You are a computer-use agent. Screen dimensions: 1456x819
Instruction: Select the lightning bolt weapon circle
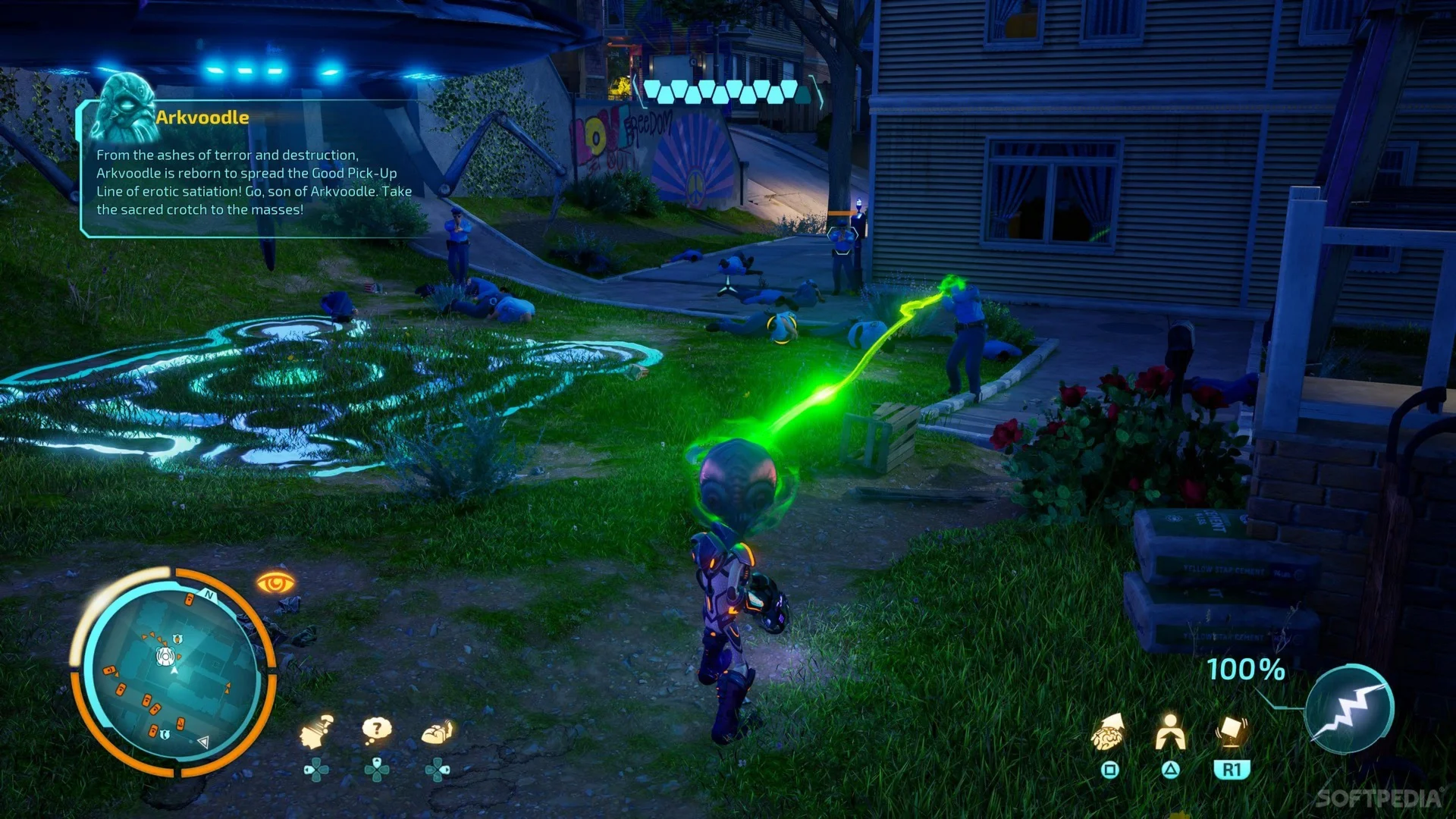click(1349, 709)
